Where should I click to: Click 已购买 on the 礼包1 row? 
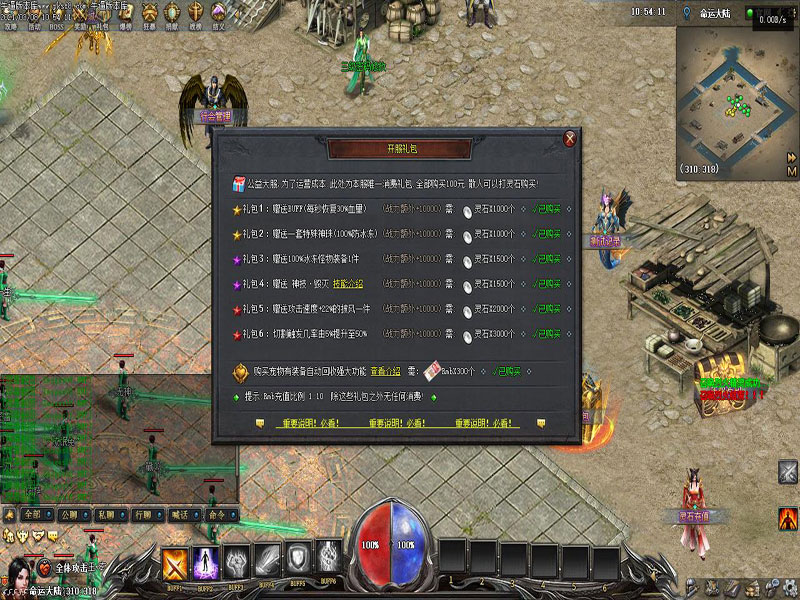545,209
